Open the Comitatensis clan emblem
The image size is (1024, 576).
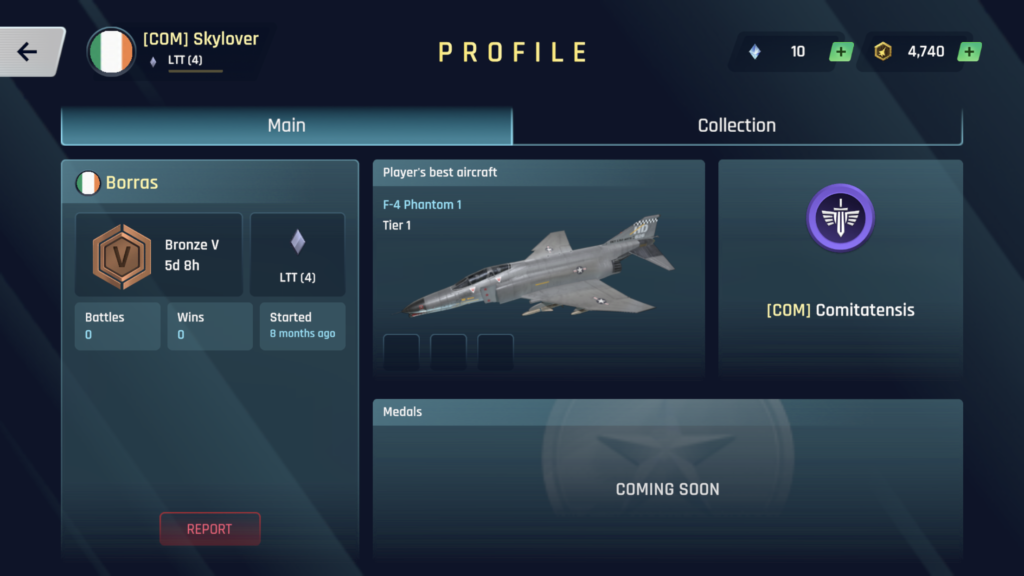[x=840, y=217]
